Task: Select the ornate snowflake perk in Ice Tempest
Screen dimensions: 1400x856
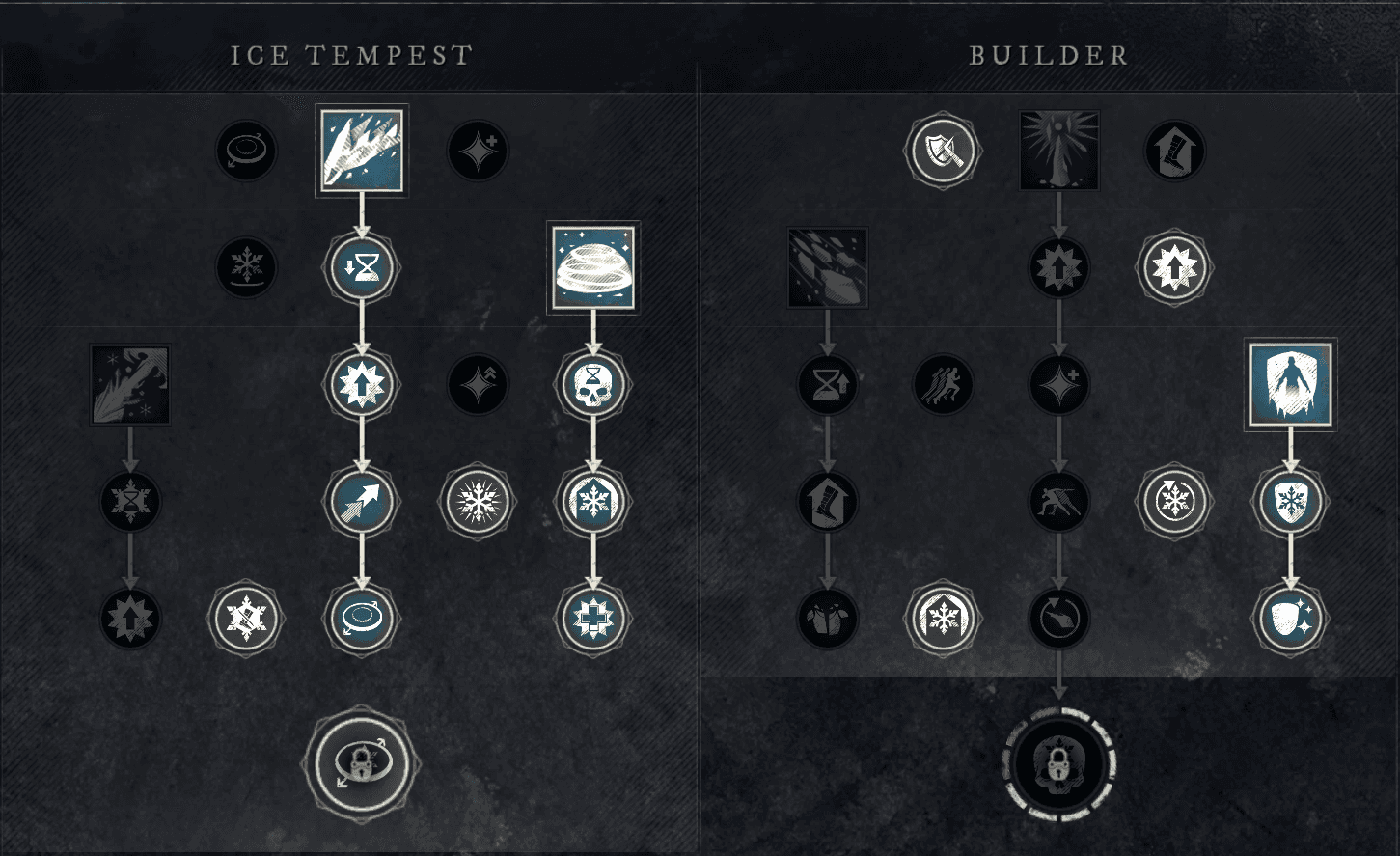Action: (x=478, y=501)
